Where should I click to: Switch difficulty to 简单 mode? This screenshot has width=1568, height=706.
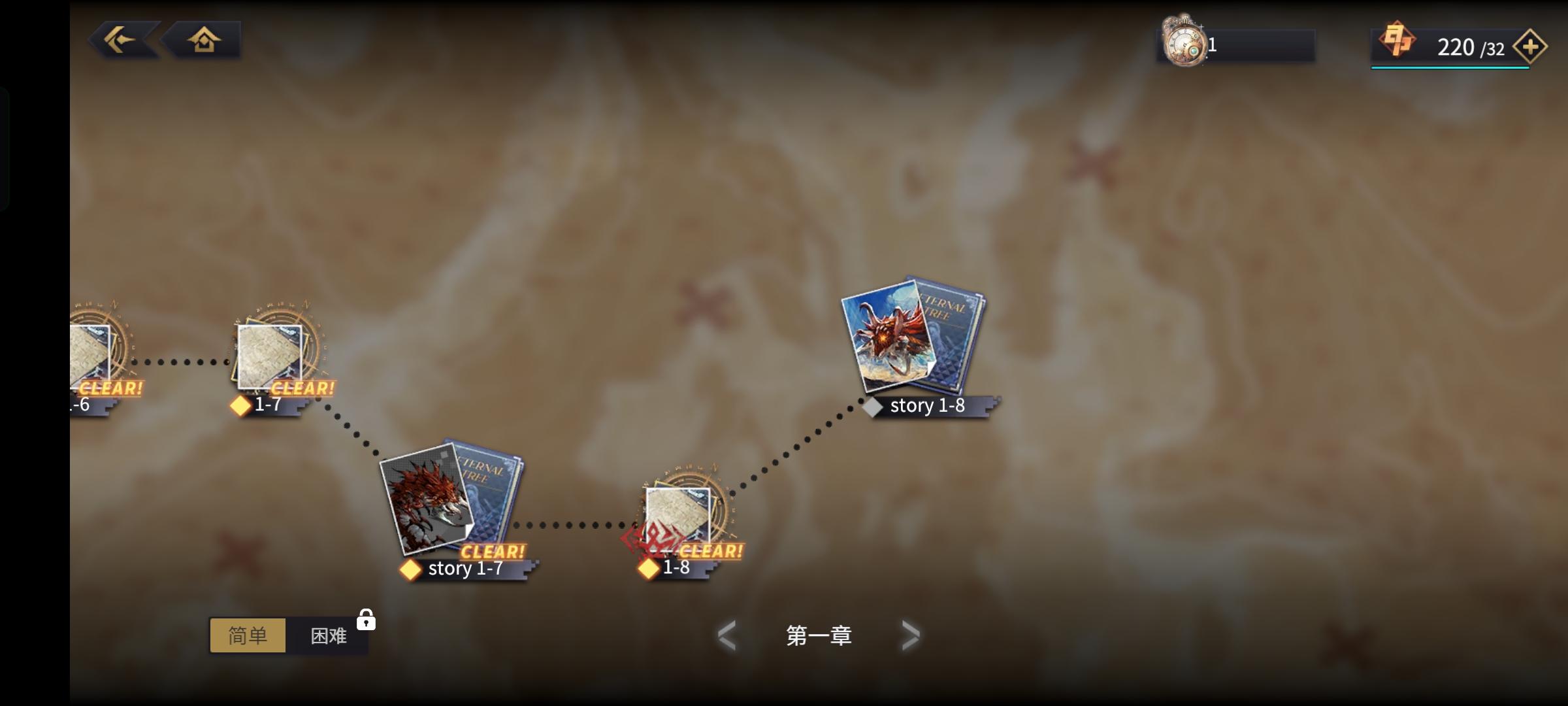[x=249, y=635]
